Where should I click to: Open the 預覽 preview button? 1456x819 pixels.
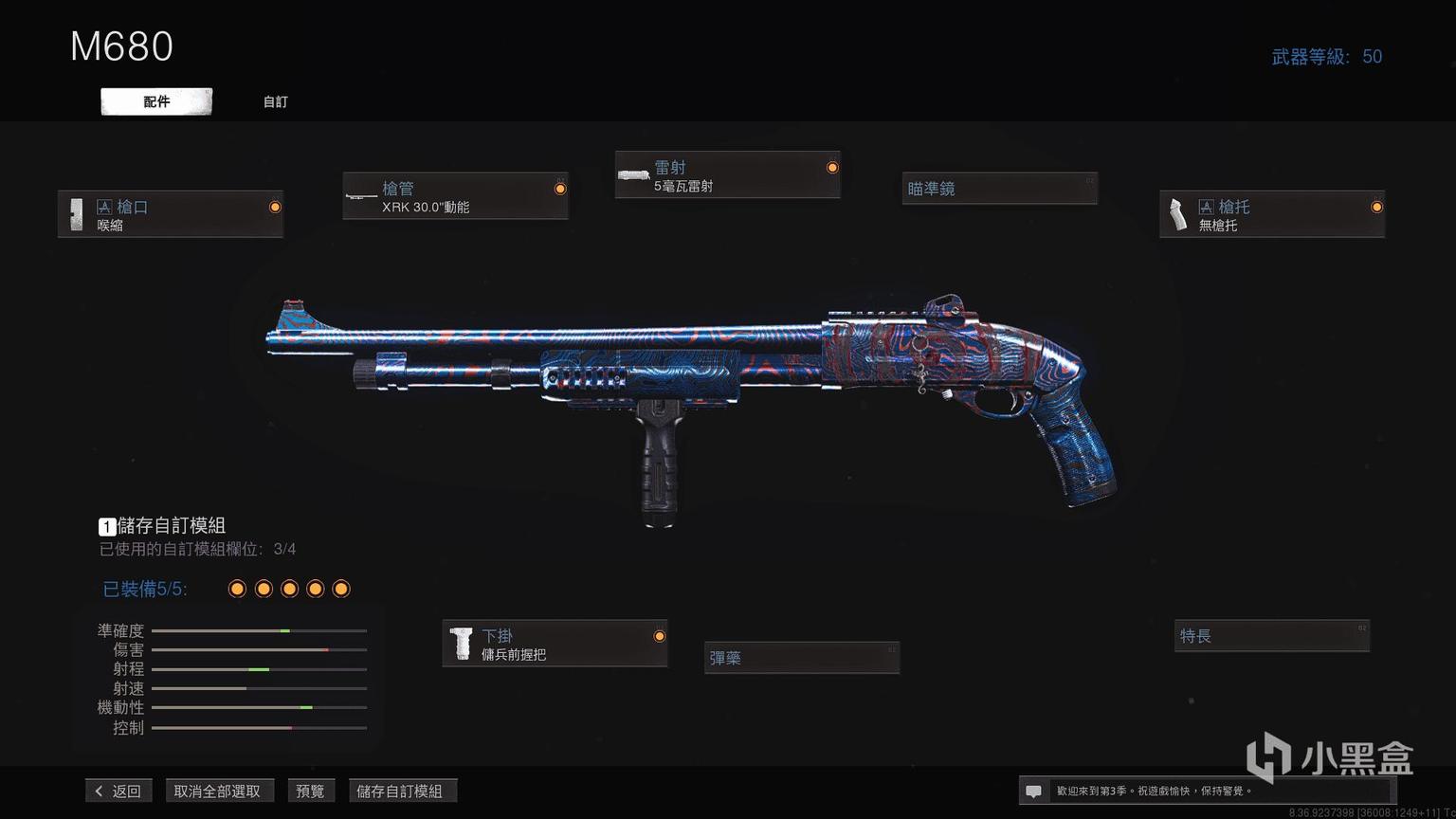click(310, 791)
